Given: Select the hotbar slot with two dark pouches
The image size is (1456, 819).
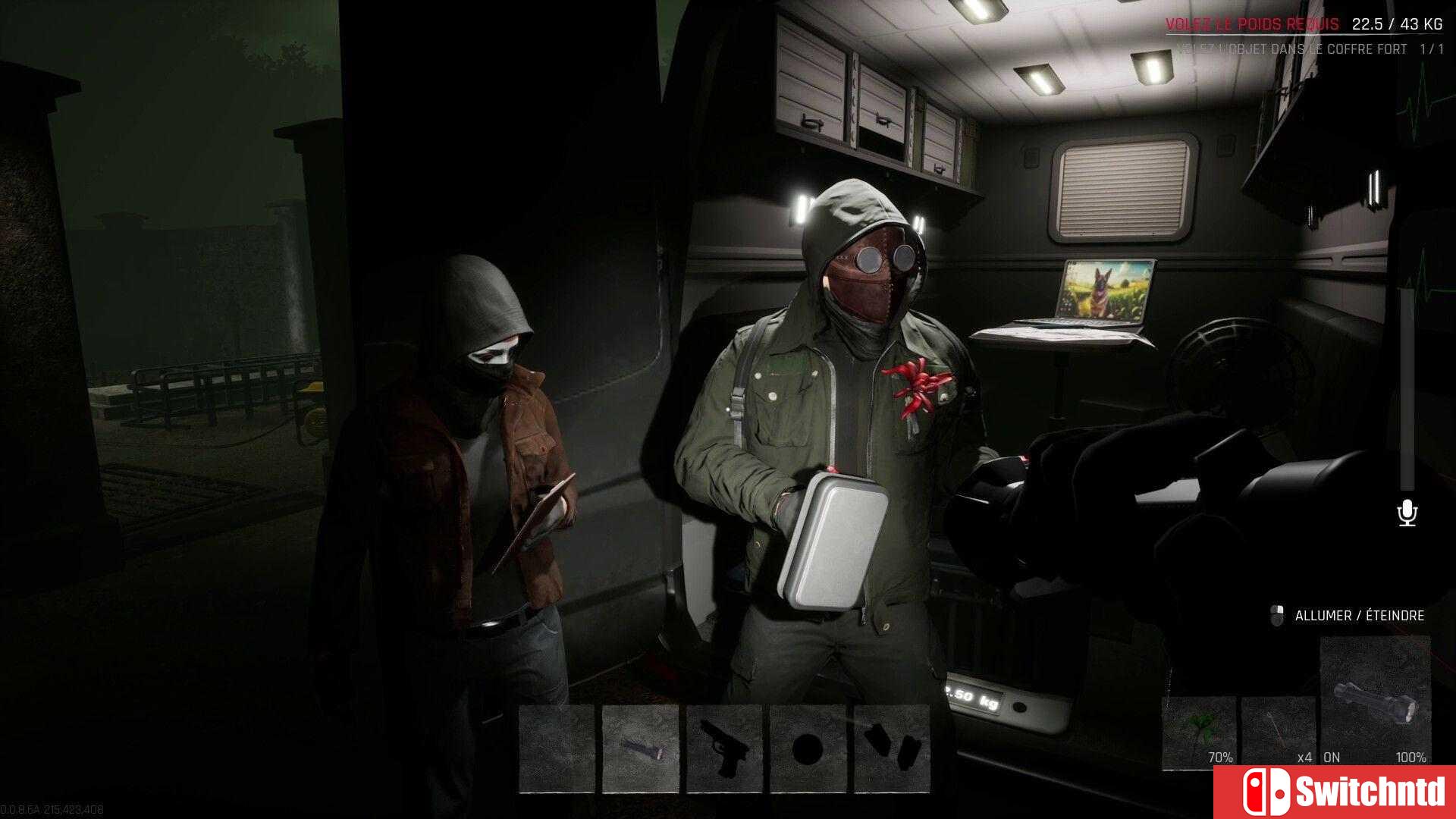Looking at the screenshot, I should point(892,748).
